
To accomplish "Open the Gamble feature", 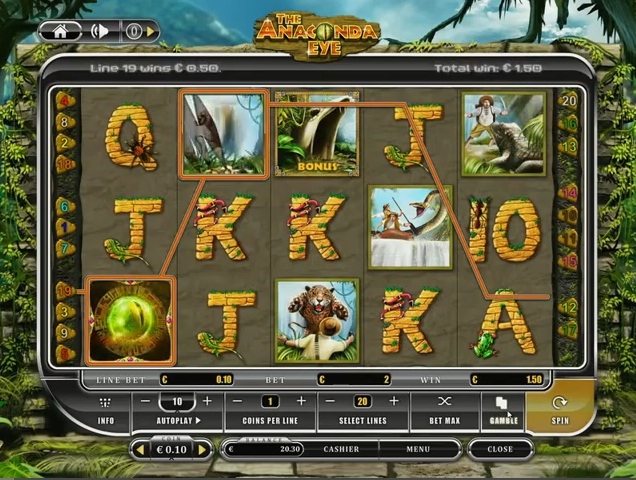I will pos(503,409).
